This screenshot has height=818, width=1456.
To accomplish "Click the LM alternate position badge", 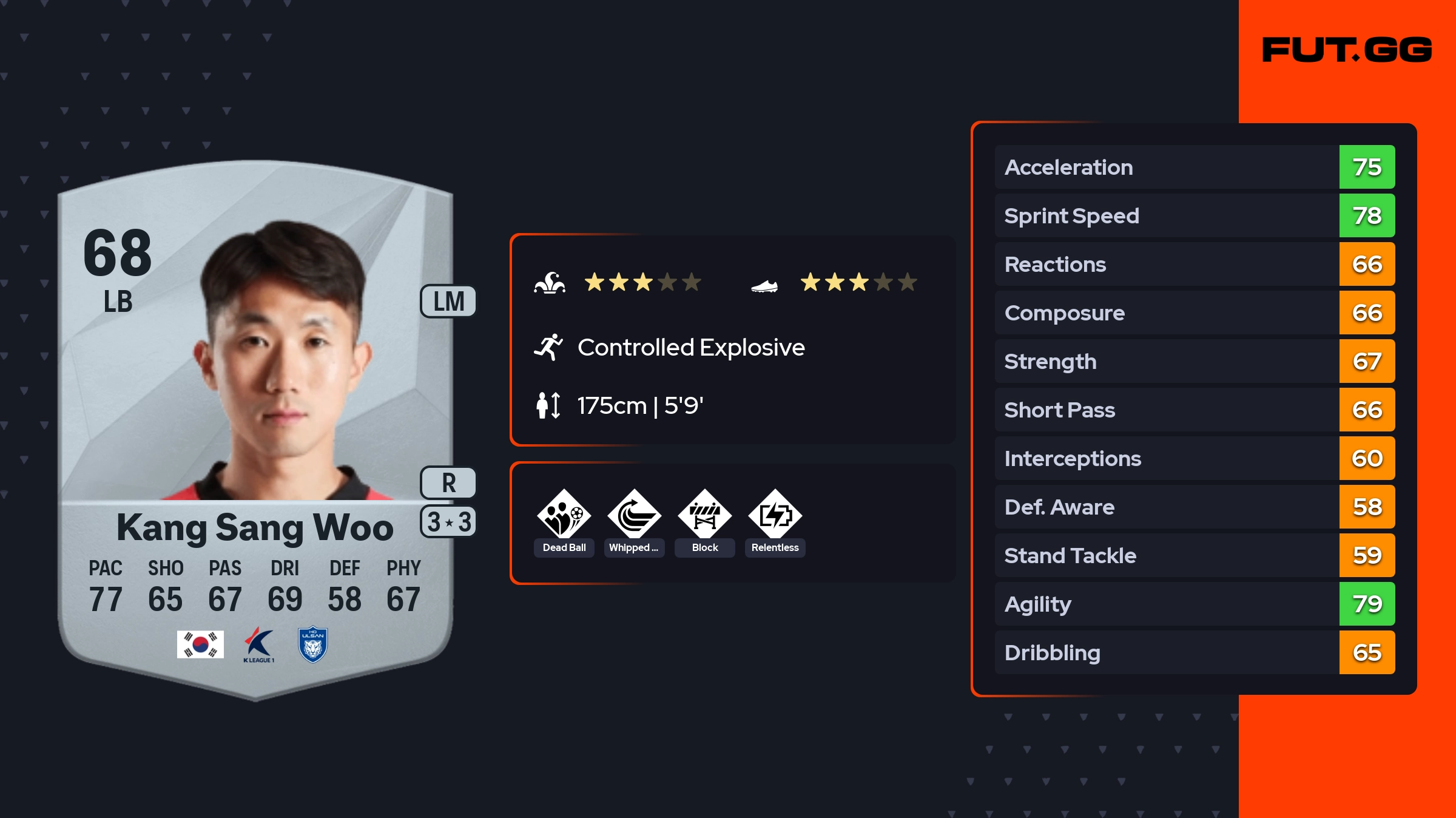I will pos(448,301).
